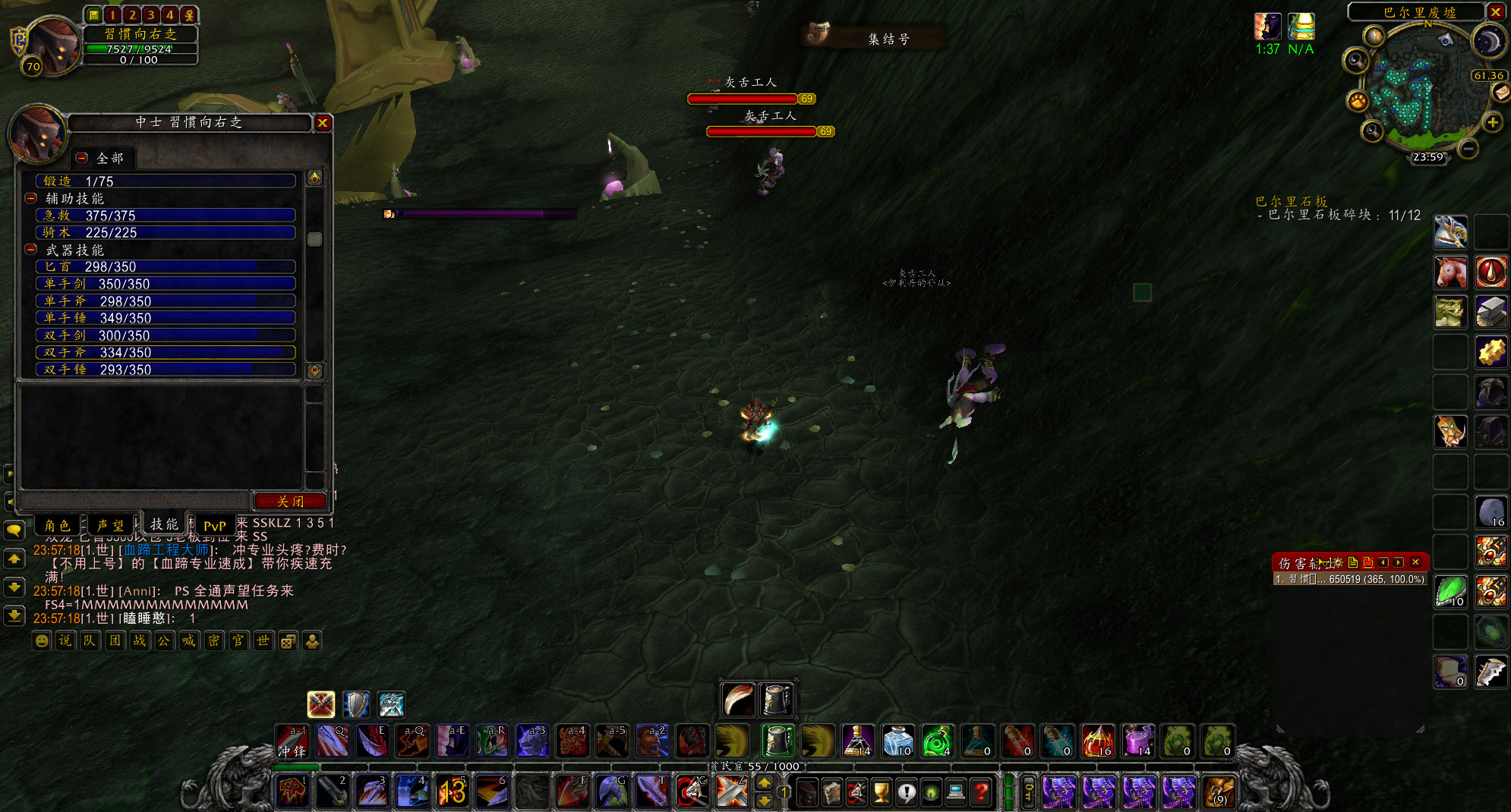The height and width of the screenshot is (812, 1511).
Task: Select the PvP tab
Action: coord(214,525)
